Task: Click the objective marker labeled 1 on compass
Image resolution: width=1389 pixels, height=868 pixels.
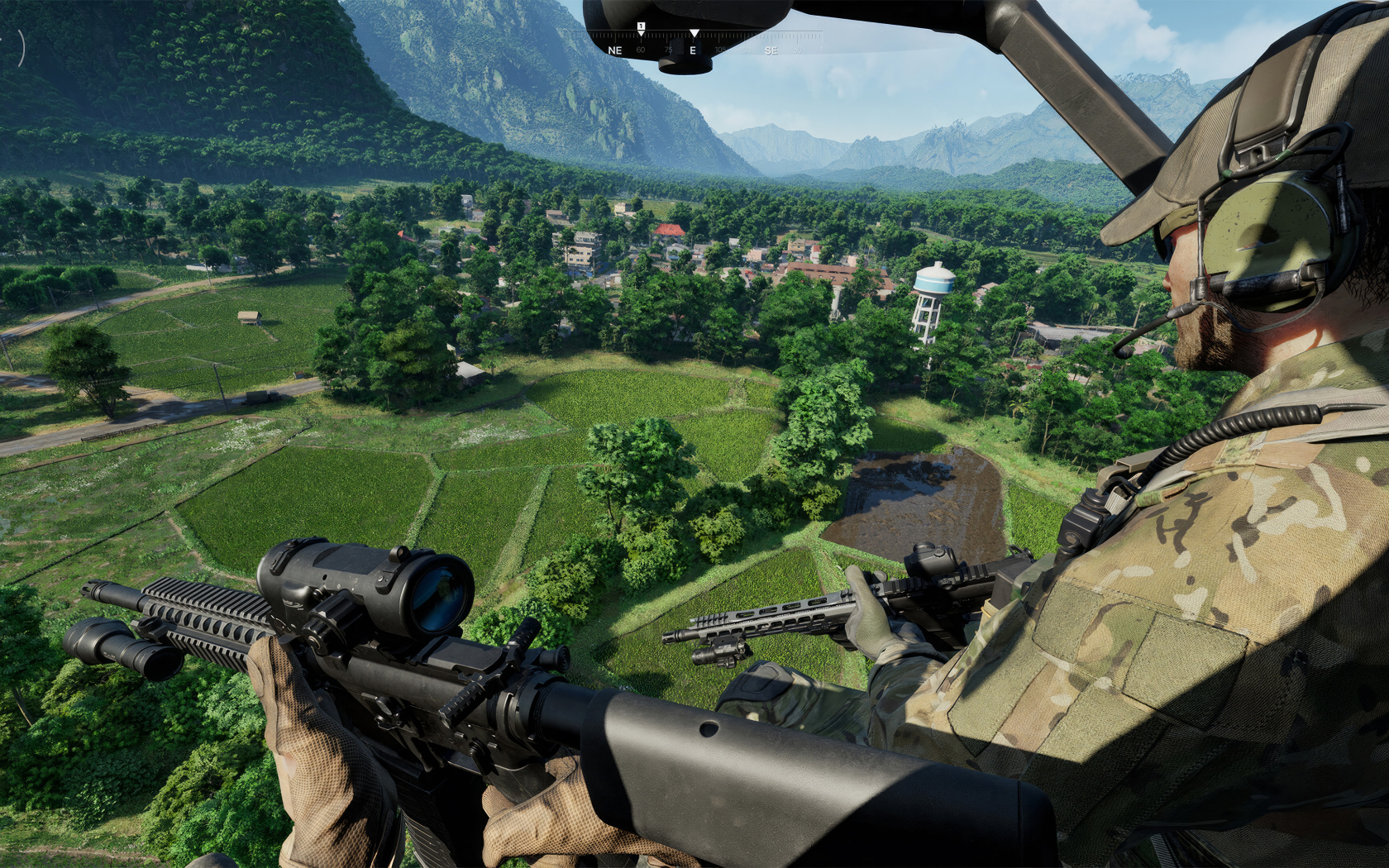Action: pos(641,26)
